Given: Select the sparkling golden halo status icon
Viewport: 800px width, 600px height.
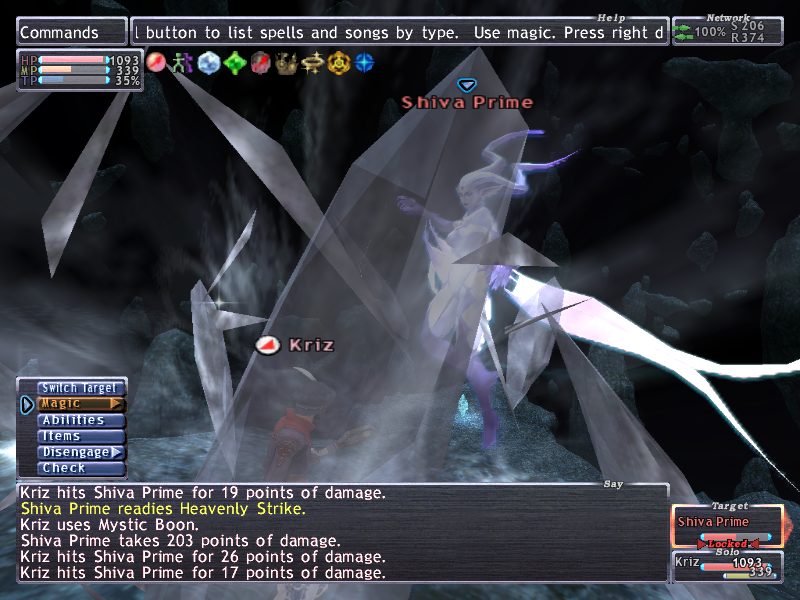Looking at the screenshot, I should [312, 62].
